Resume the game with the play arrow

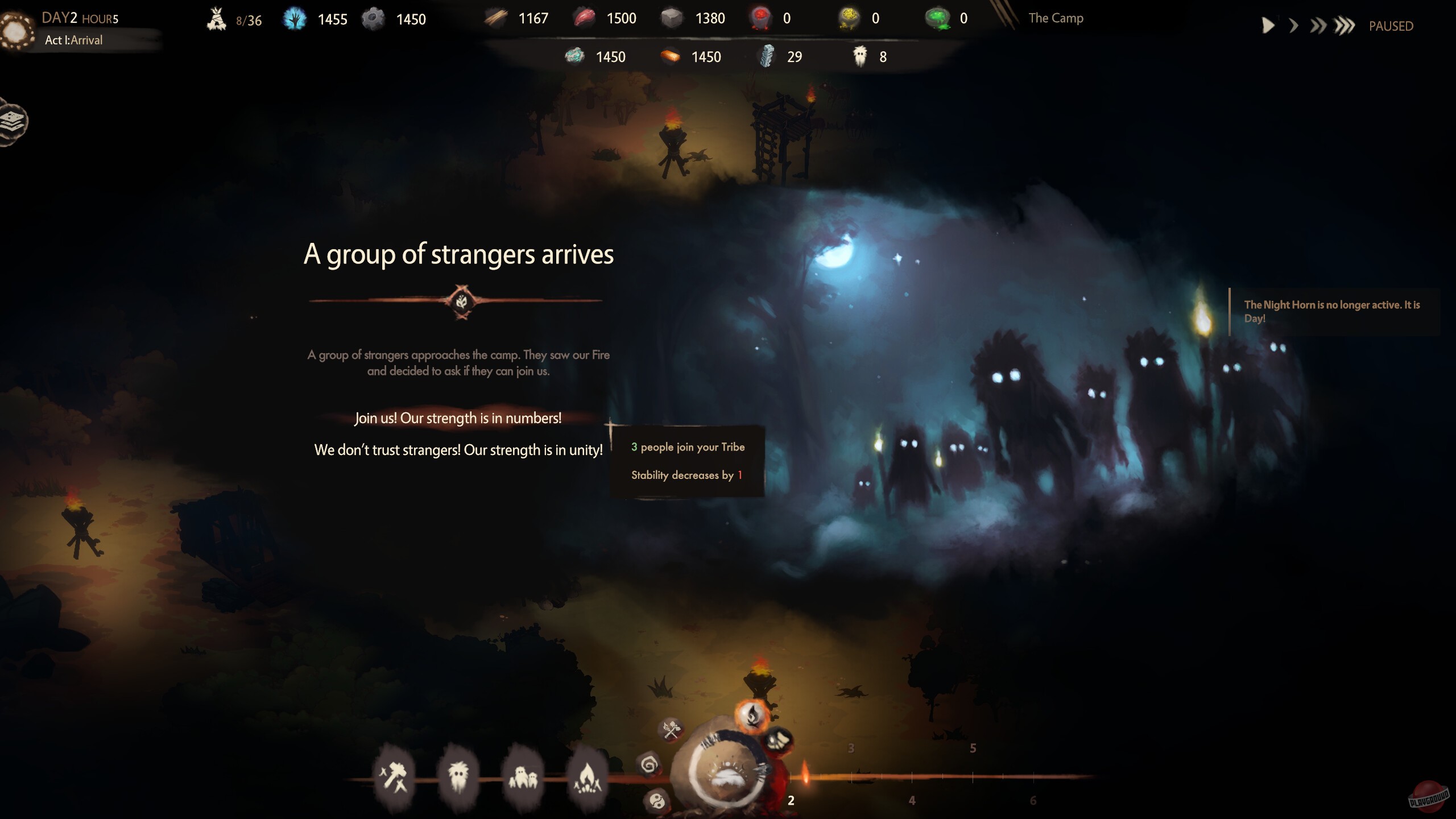tap(1269, 25)
